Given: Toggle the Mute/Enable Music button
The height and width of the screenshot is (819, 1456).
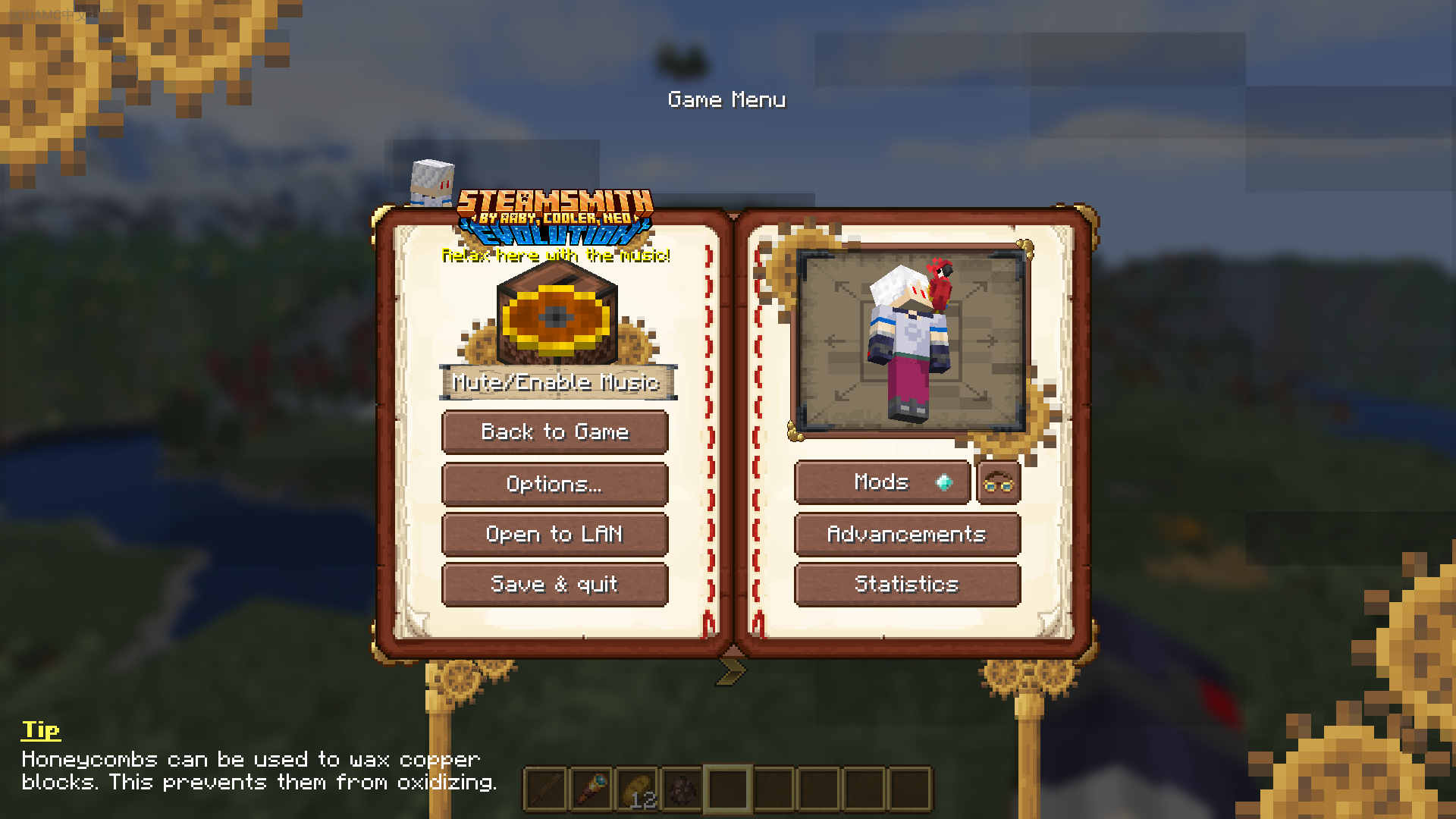Looking at the screenshot, I should click(x=557, y=382).
